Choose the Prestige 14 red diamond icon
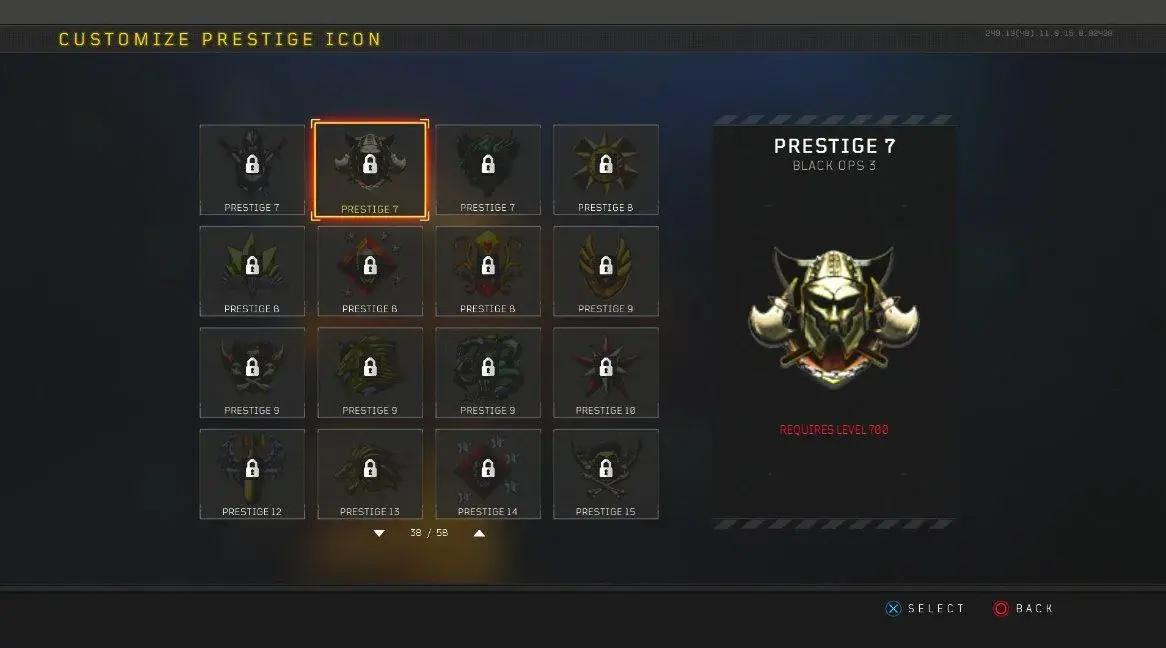This screenshot has height=648, width=1166. tap(487, 474)
